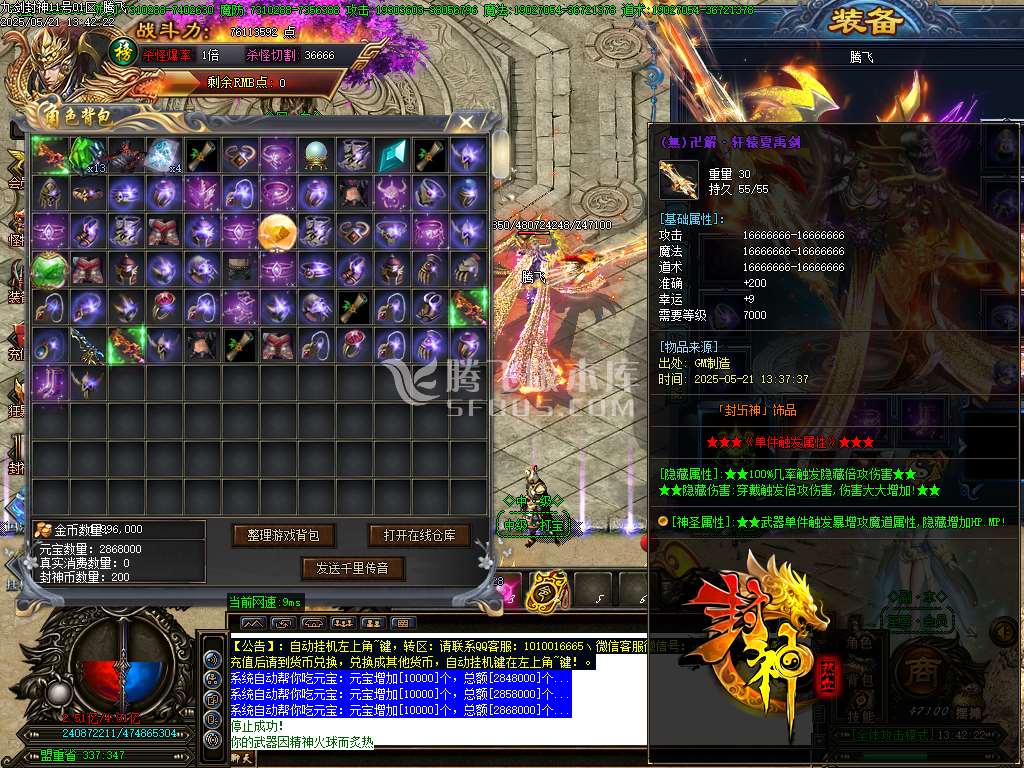Open the online warehouse with 打开在线仓库
Image resolution: width=1024 pixels, height=768 pixels.
[419, 536]
